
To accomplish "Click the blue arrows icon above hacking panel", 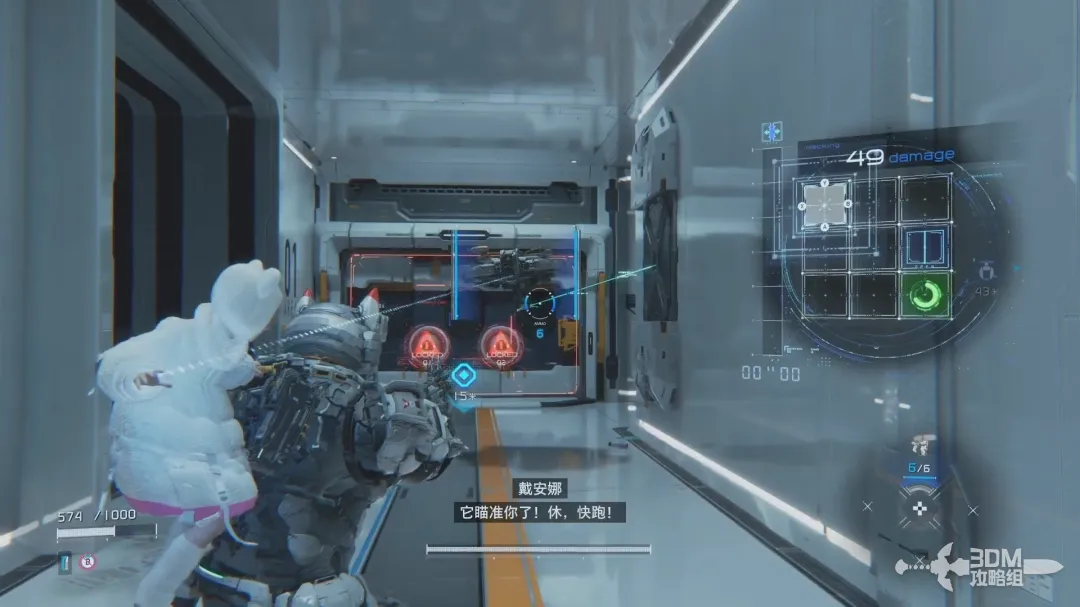I will tap(771, 132).
